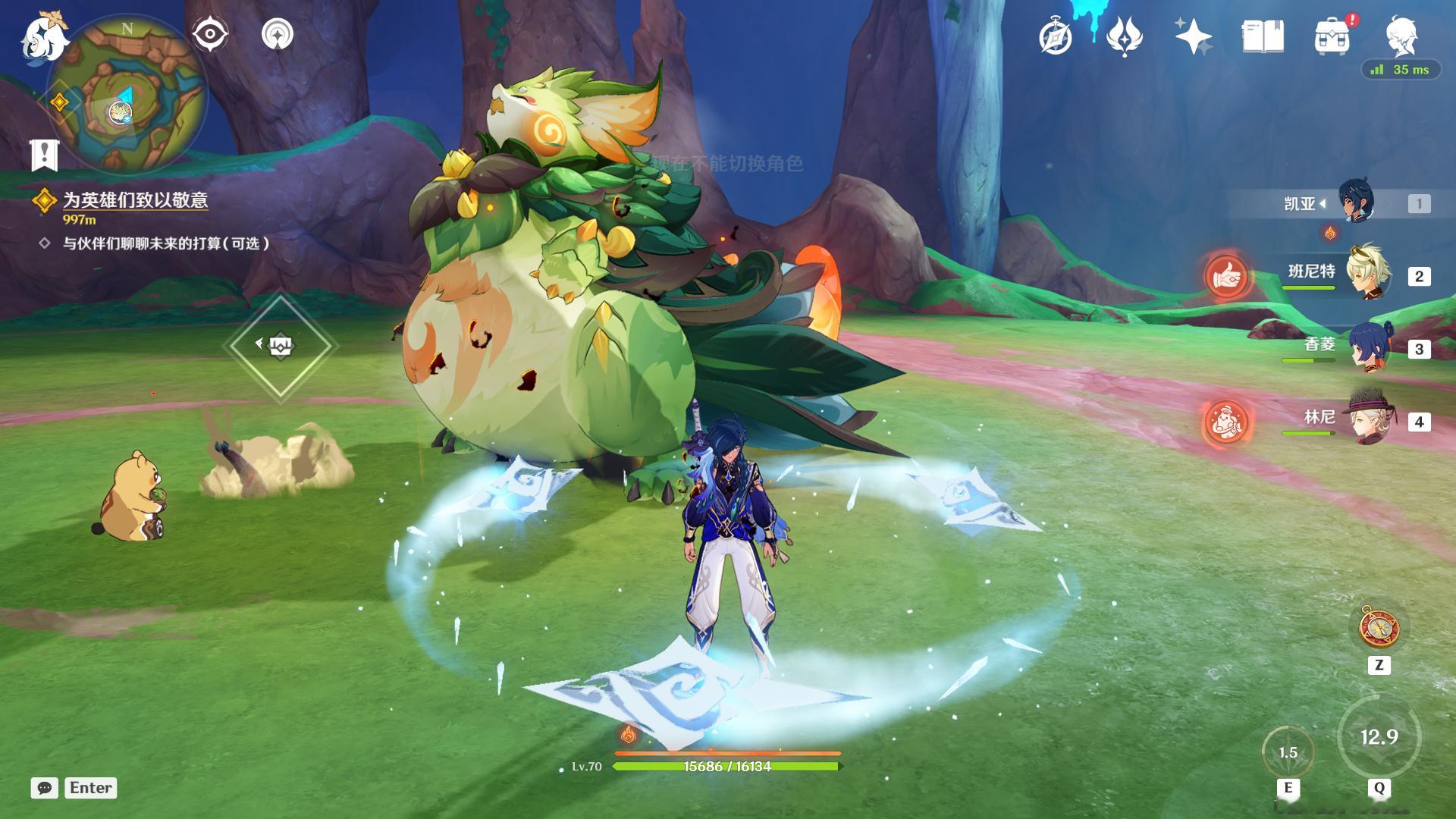Open the quest log banner icon
Screen dimensions: 1456x819
pyautogui.click(x=45, y=155)
